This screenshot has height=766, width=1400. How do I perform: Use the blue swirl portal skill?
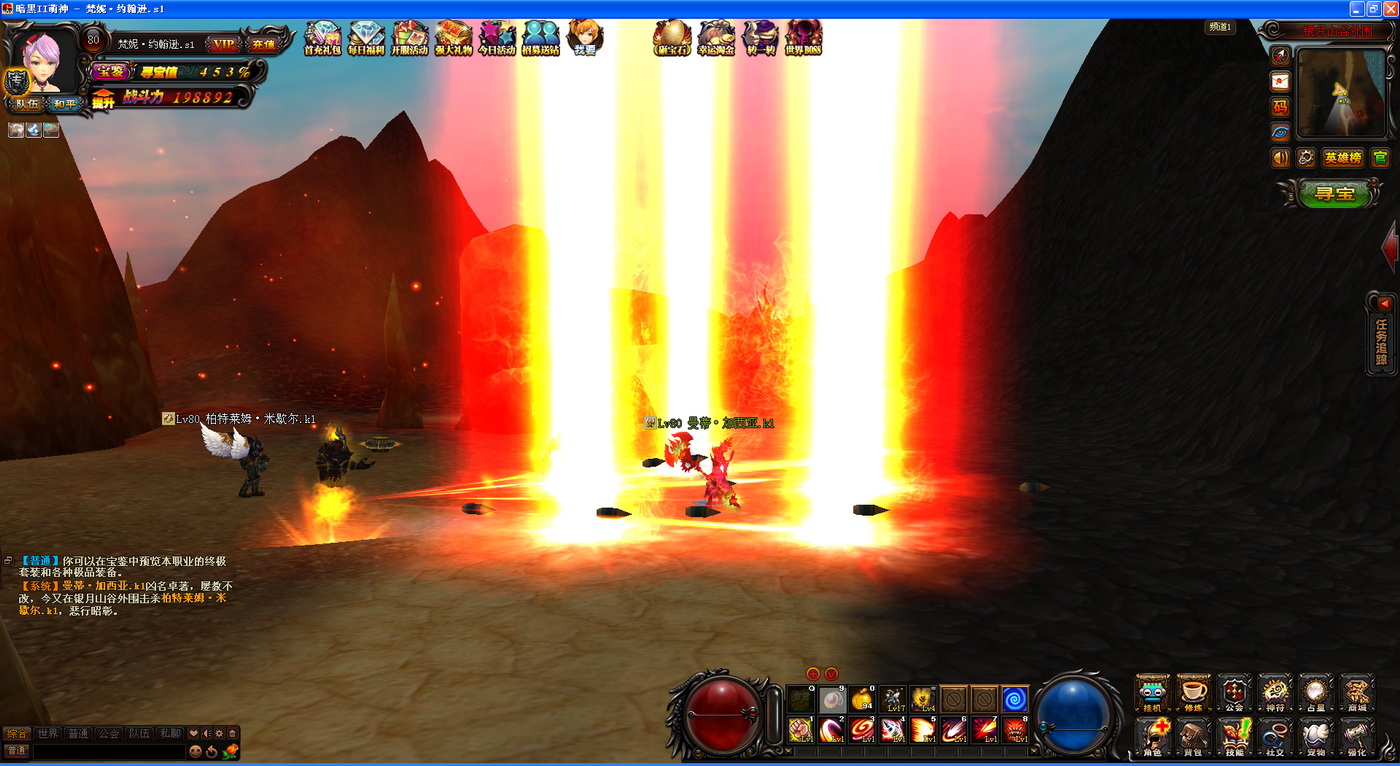click(x=1014, y=699)
